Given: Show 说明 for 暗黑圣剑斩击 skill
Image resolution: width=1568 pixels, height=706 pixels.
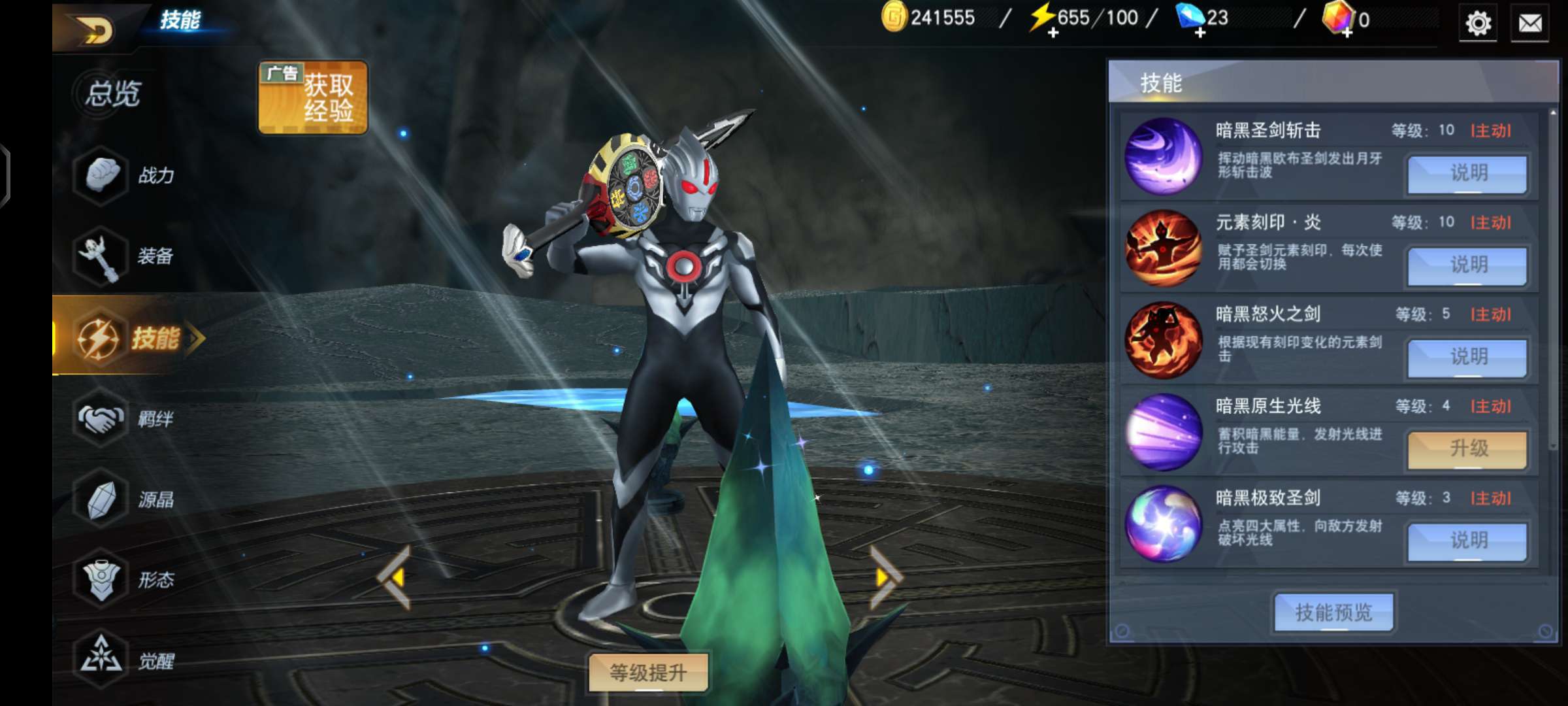Looking at the screenshot, I should pos(1467,174).
